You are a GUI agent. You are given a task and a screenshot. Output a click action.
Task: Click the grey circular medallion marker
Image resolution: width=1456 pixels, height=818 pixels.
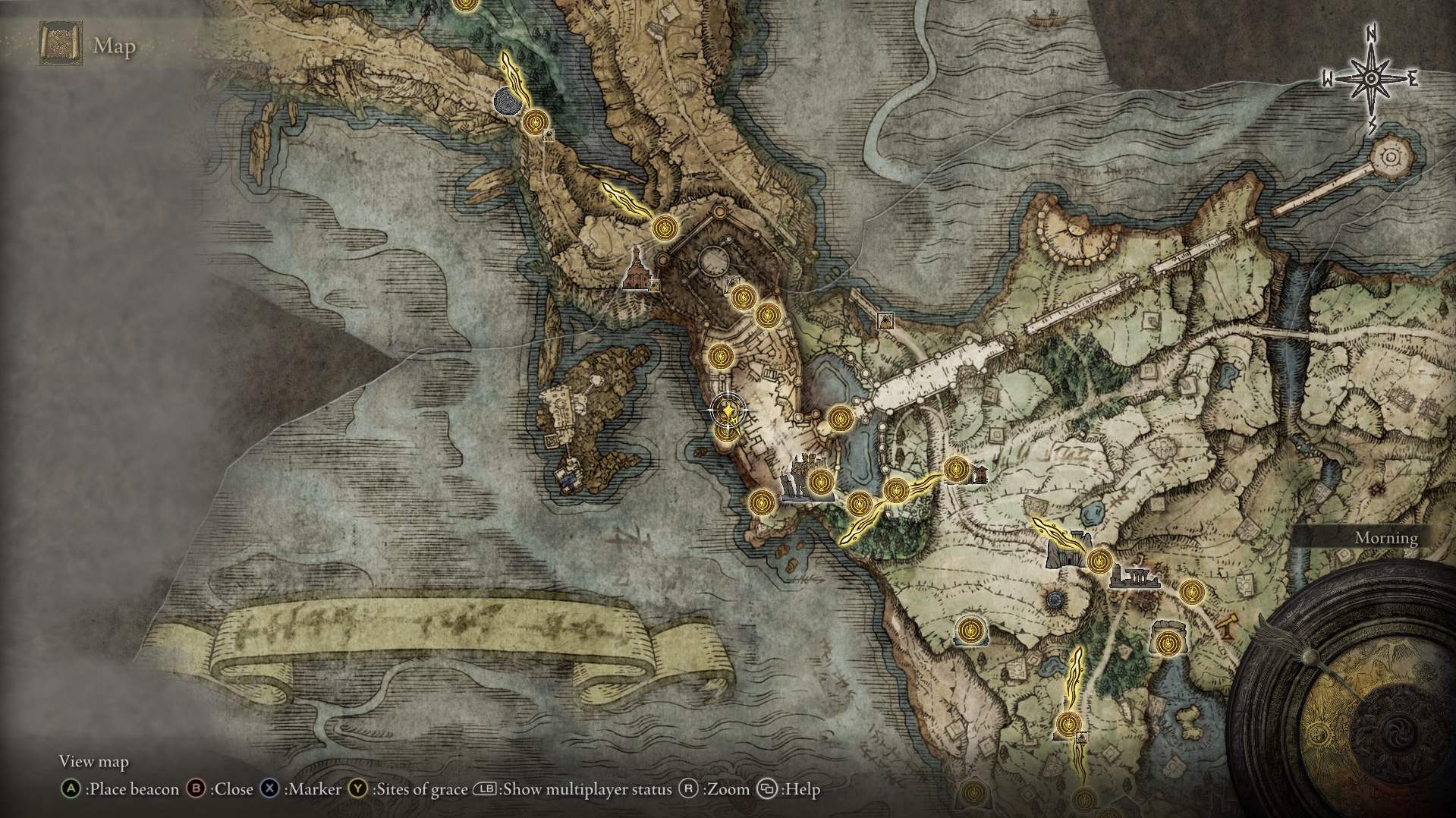(x=506, y=101)
